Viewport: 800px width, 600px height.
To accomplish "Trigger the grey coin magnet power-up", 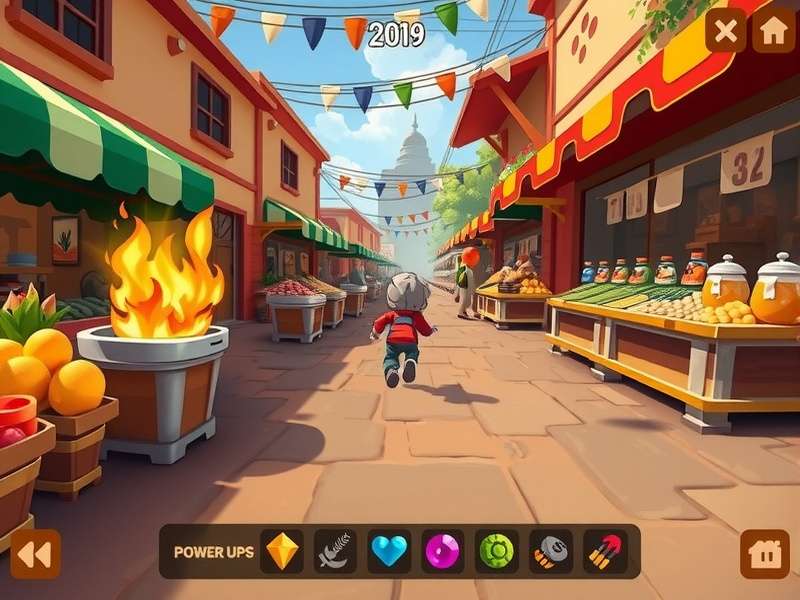I will tap(550, 551).
